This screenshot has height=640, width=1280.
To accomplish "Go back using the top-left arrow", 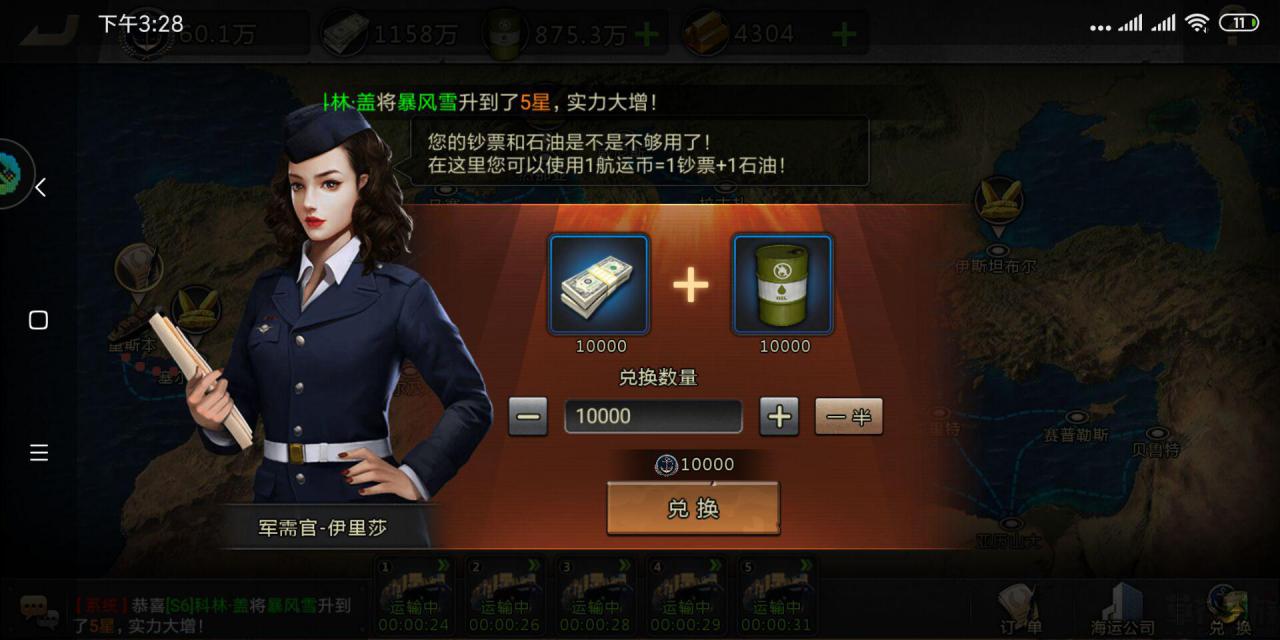I will point(50,30).
